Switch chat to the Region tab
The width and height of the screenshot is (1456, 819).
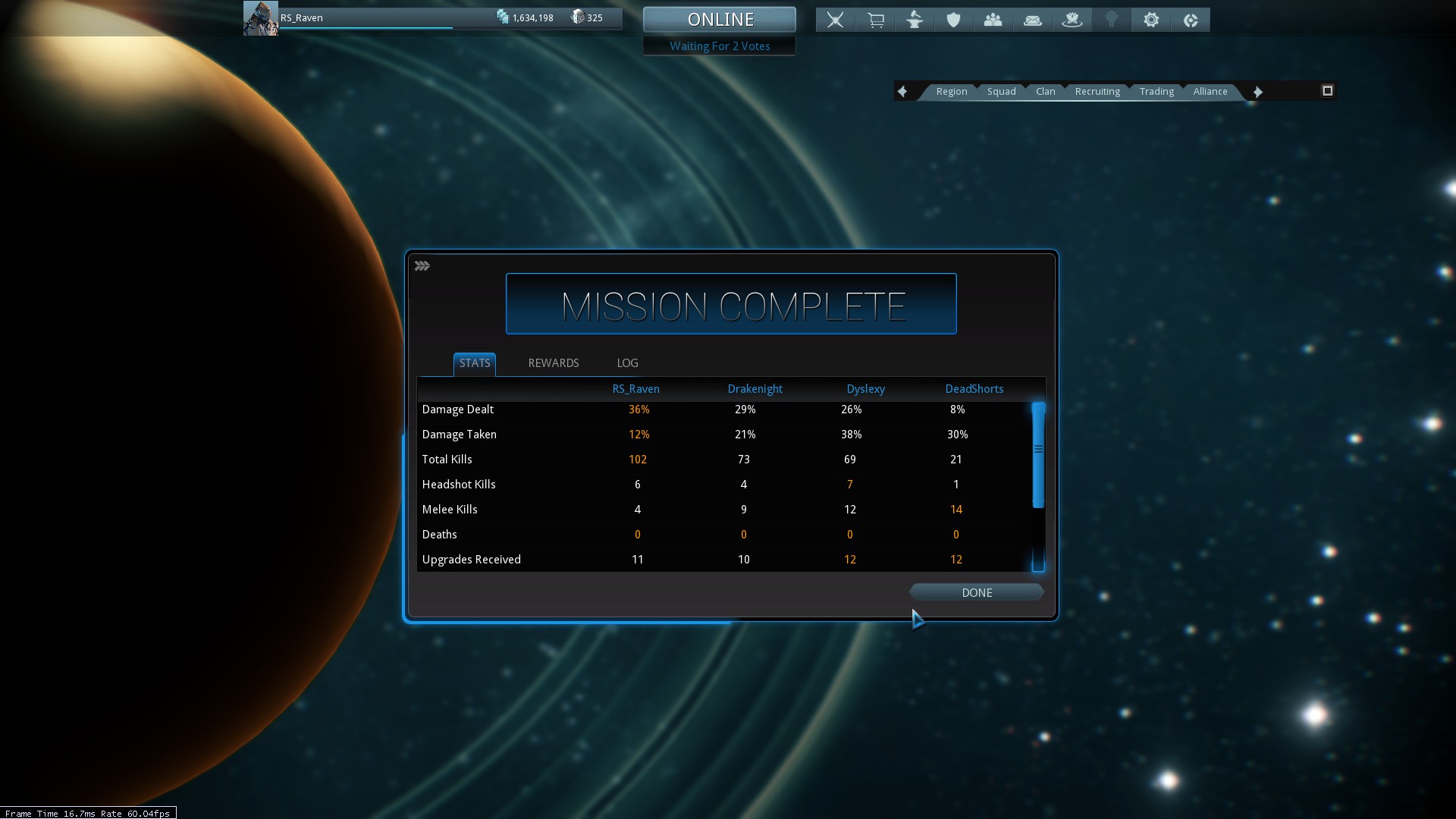[x=951, y=92]
